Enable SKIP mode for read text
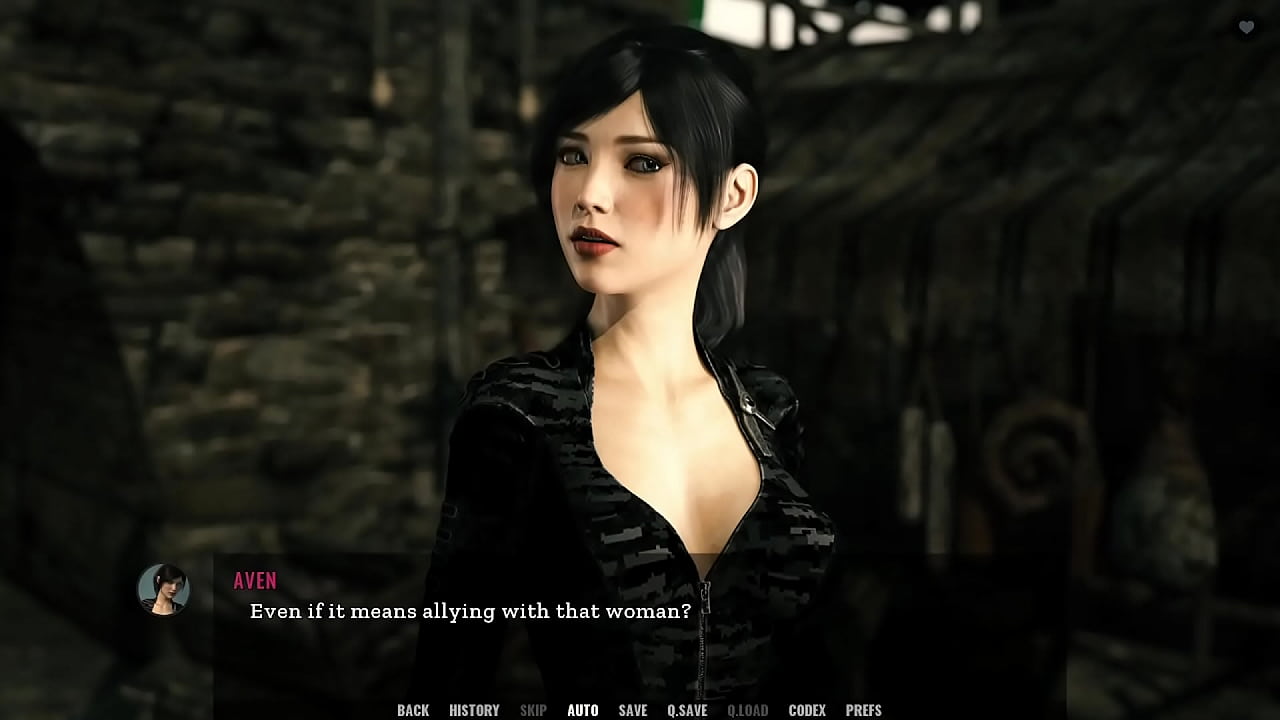This screenshot has height=720, width=1280. [532, 710]
